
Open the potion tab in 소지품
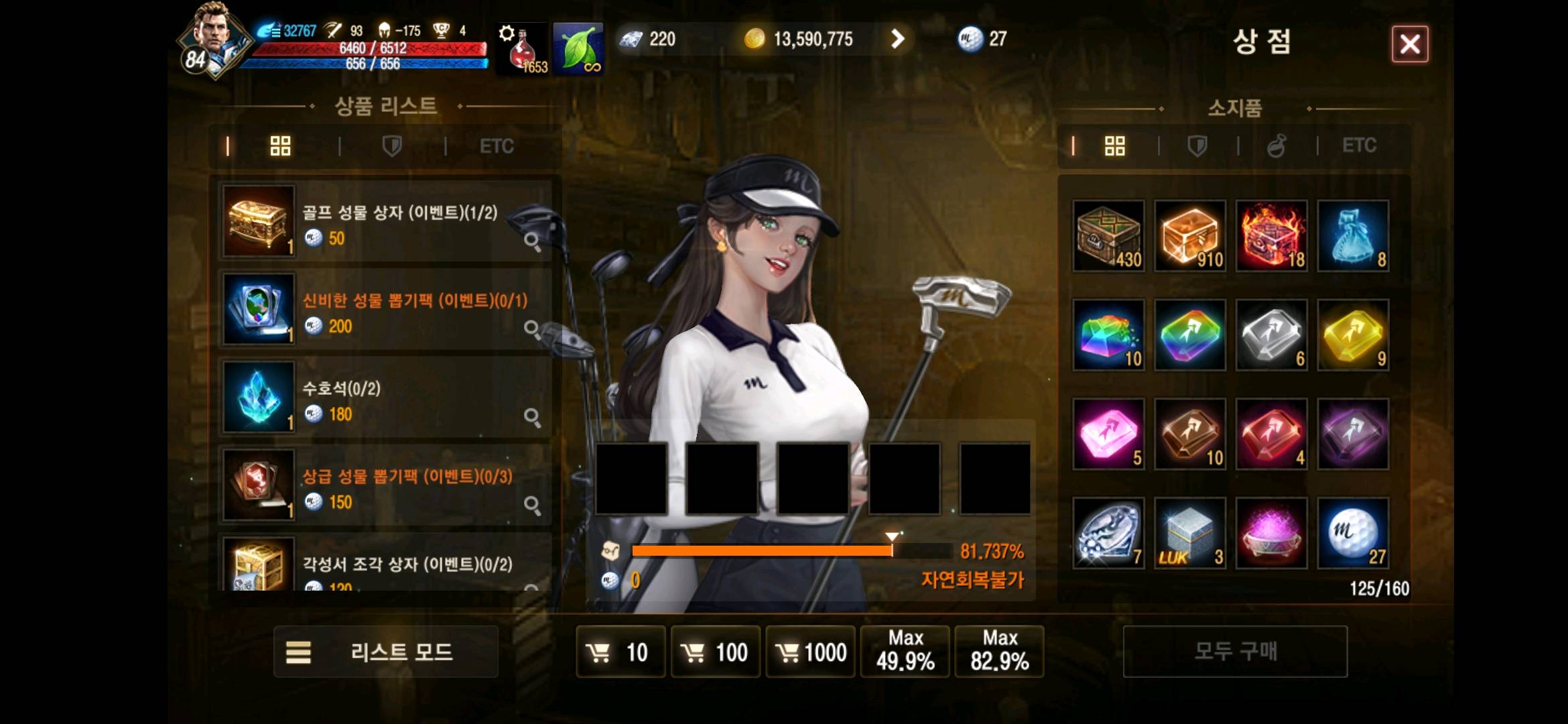click(1277, 145)
